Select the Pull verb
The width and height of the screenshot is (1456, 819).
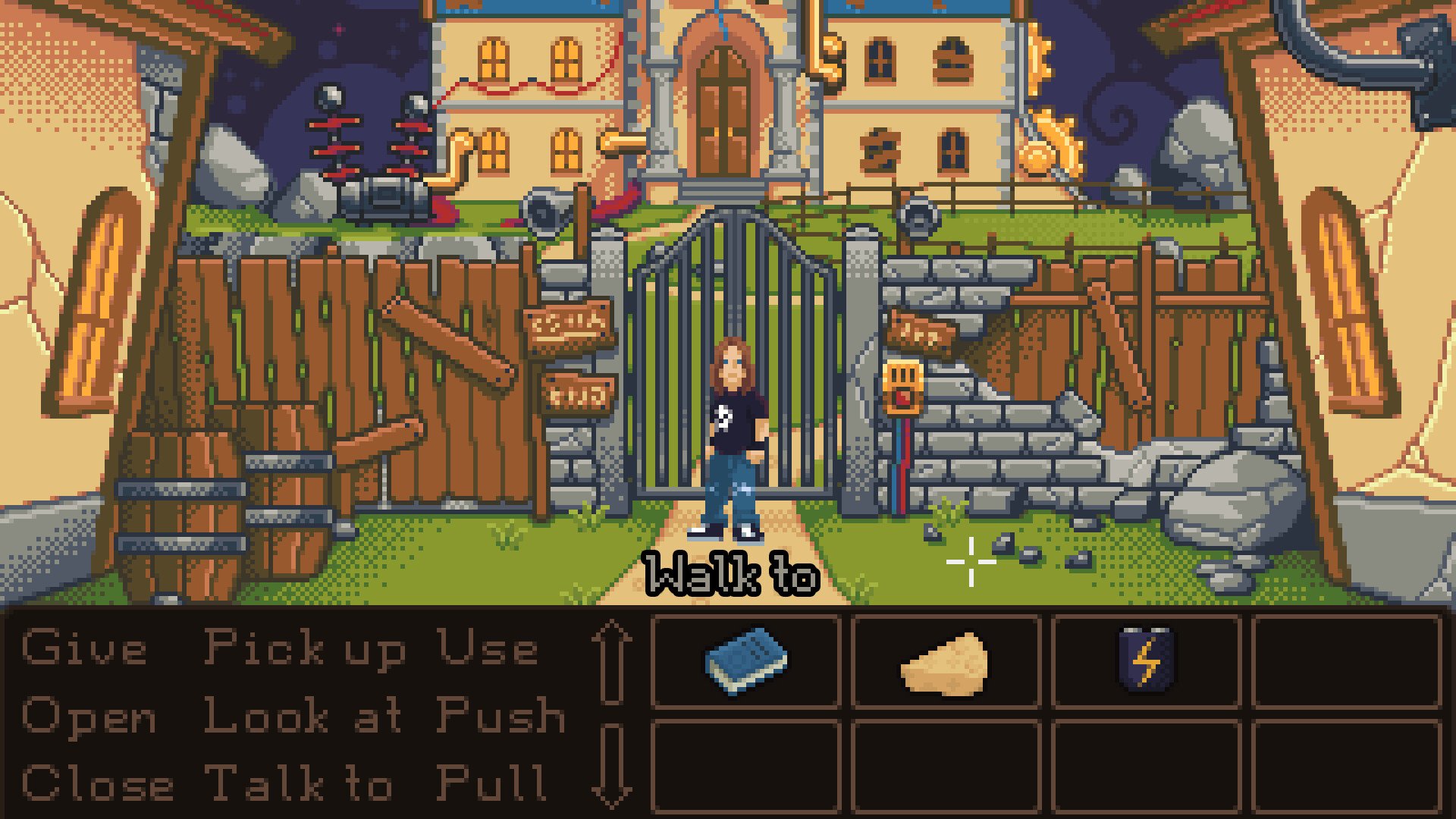(x=492, y=783)
